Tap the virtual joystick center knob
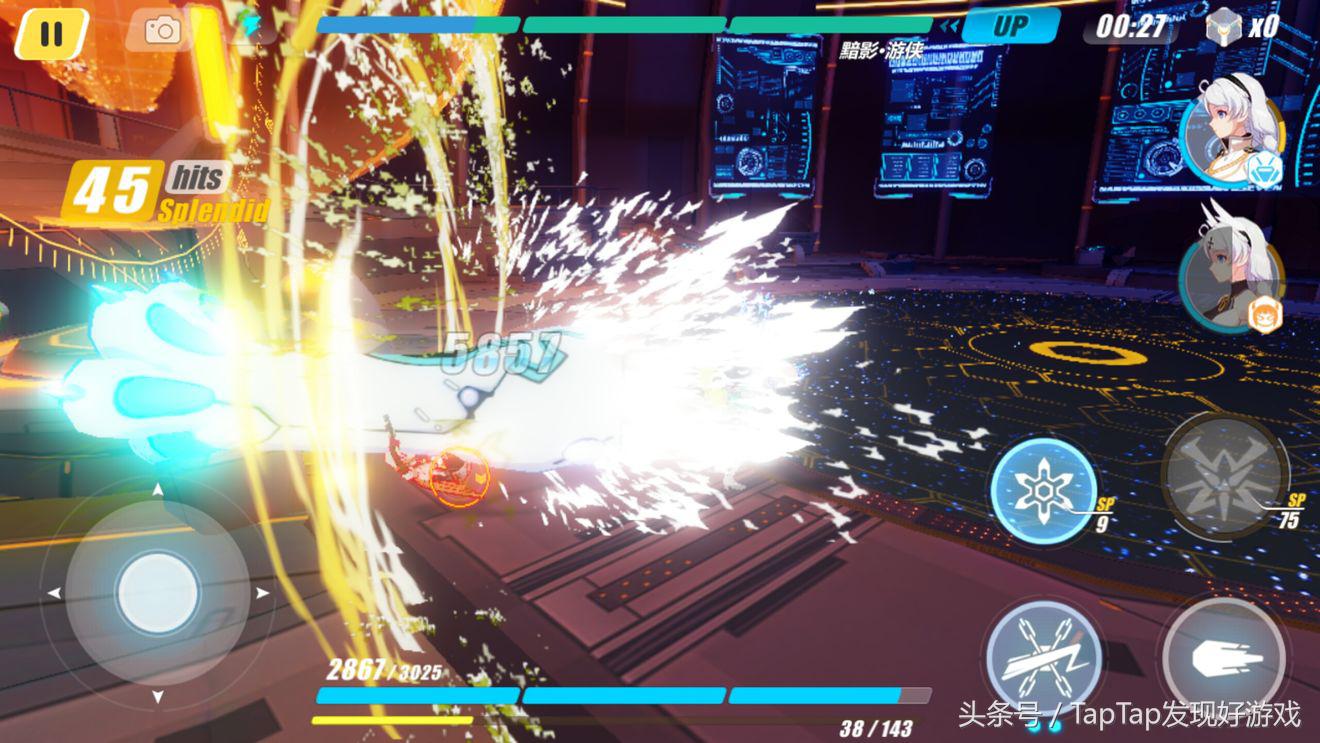 point(158,592)
